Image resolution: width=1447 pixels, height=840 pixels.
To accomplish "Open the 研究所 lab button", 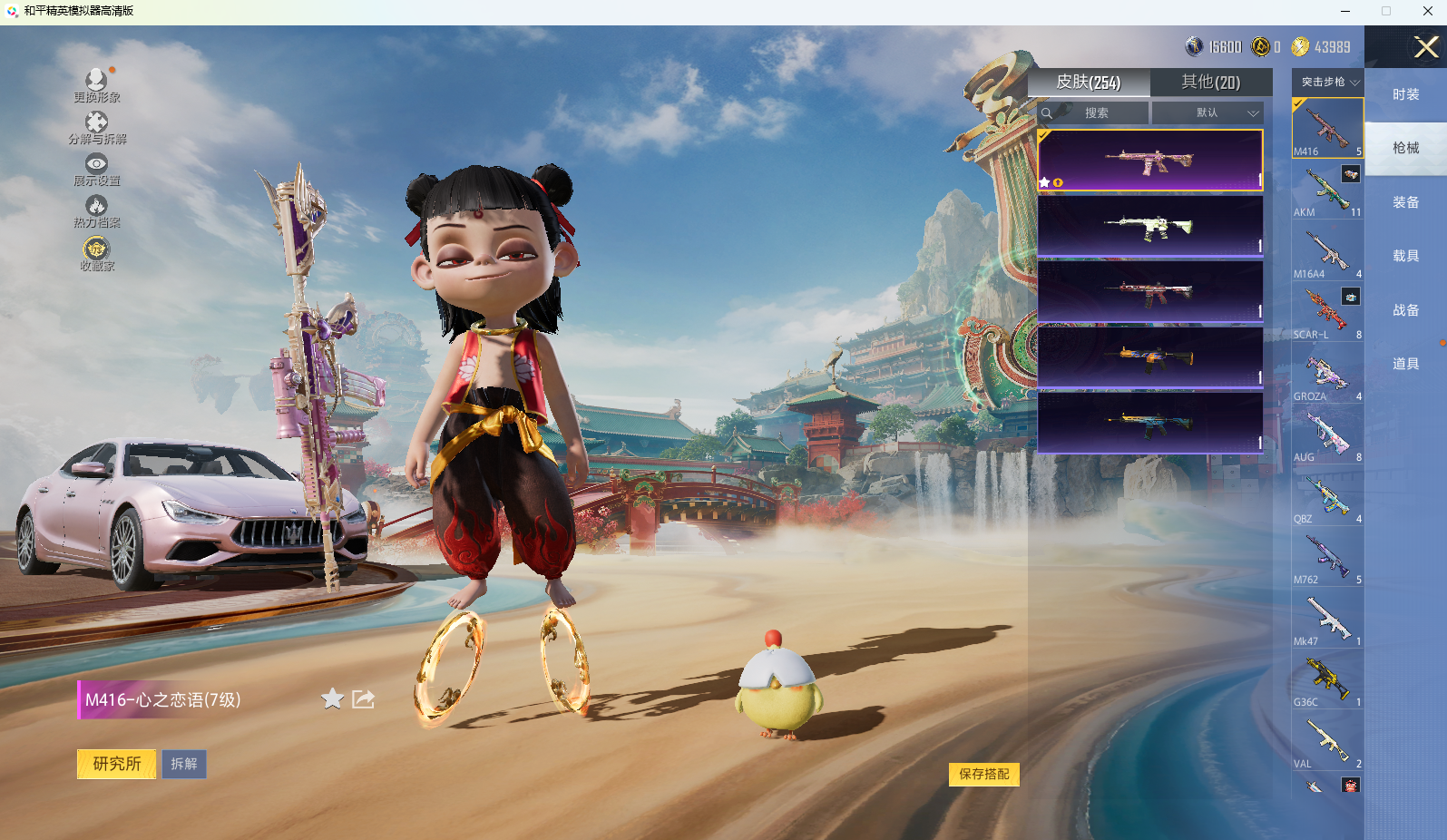I will pos(116,764).
